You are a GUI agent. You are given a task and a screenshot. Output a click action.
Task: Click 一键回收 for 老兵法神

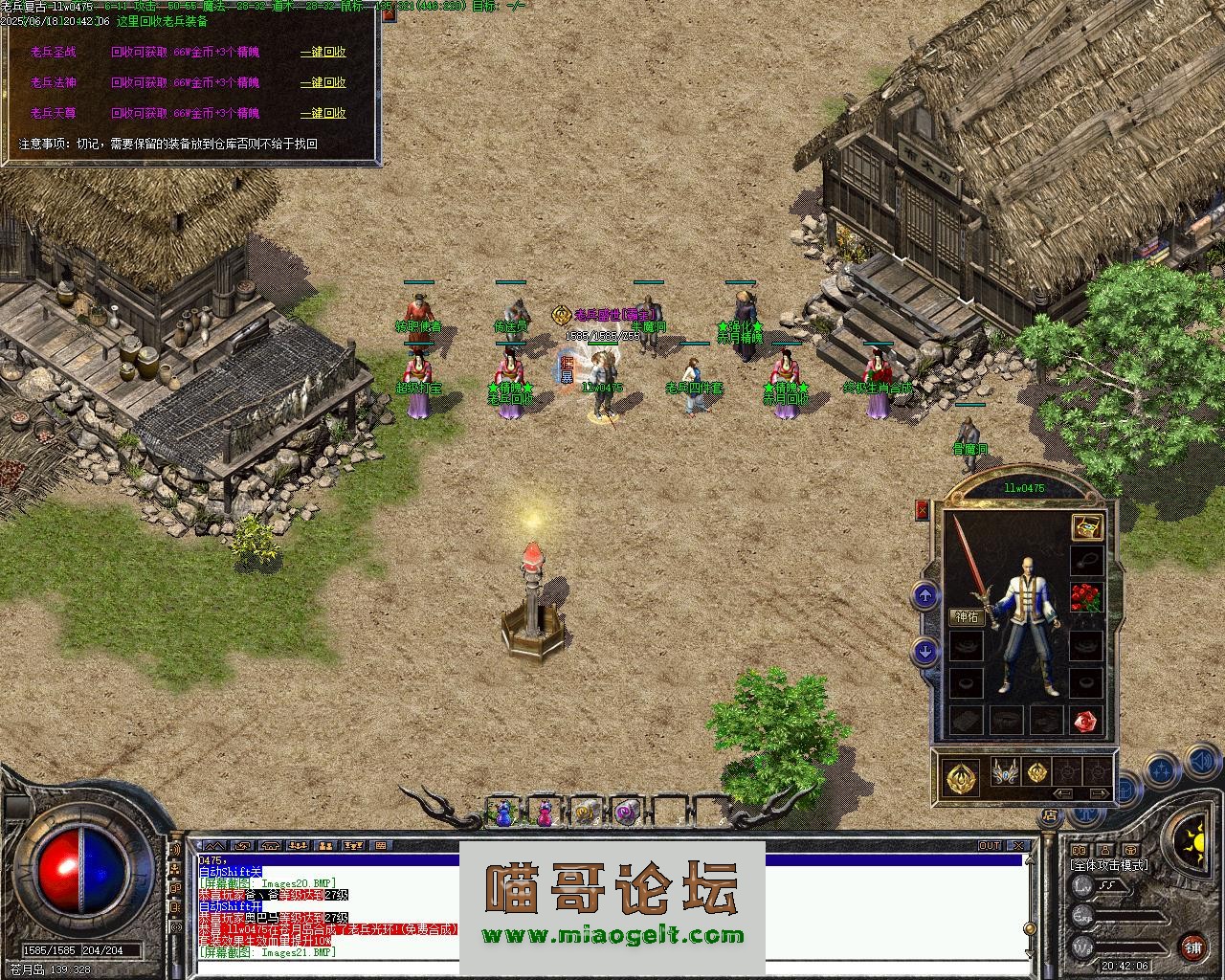point(323,83)
